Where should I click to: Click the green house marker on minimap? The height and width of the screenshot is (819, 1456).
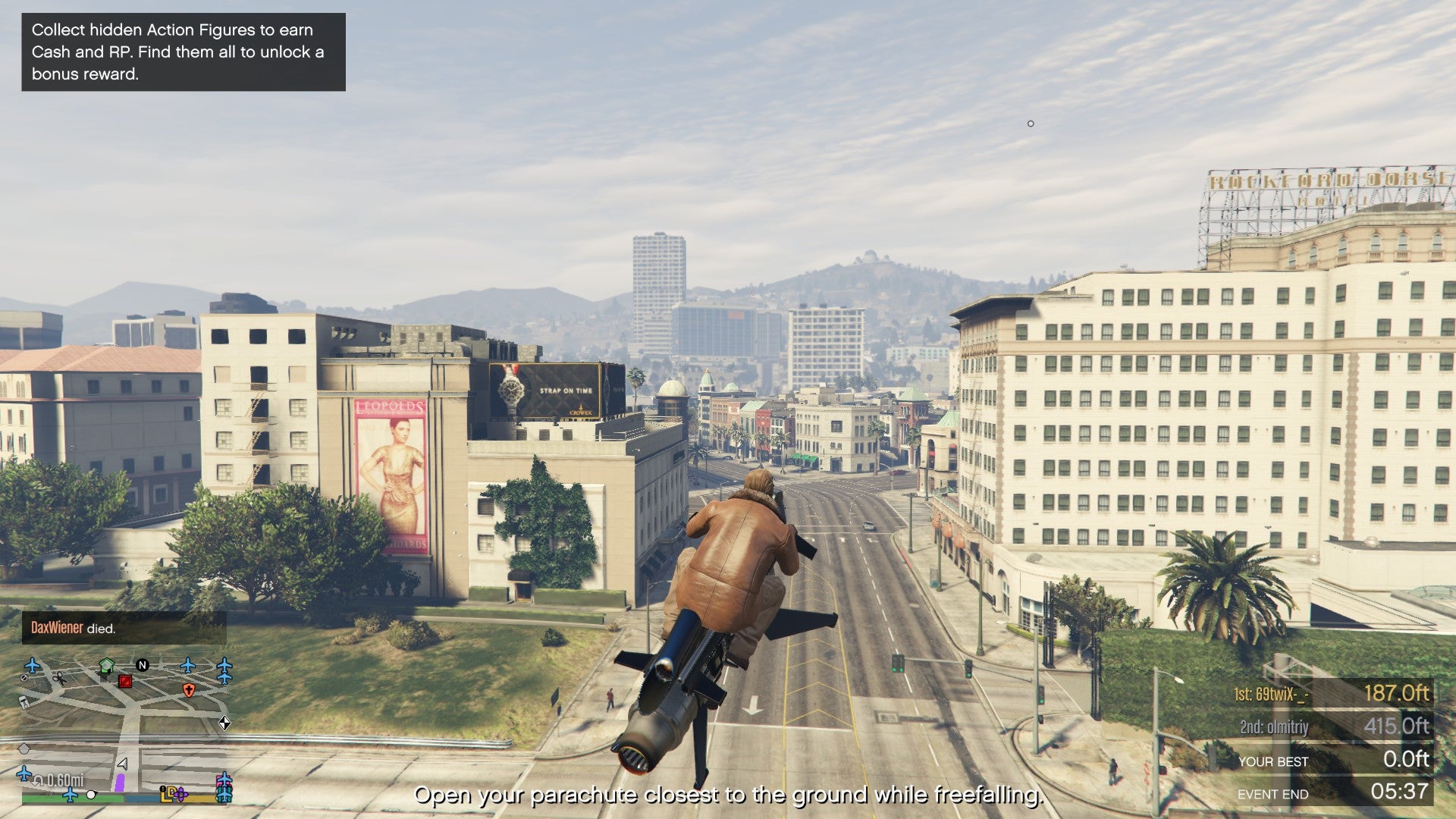[x=106, y=666]
